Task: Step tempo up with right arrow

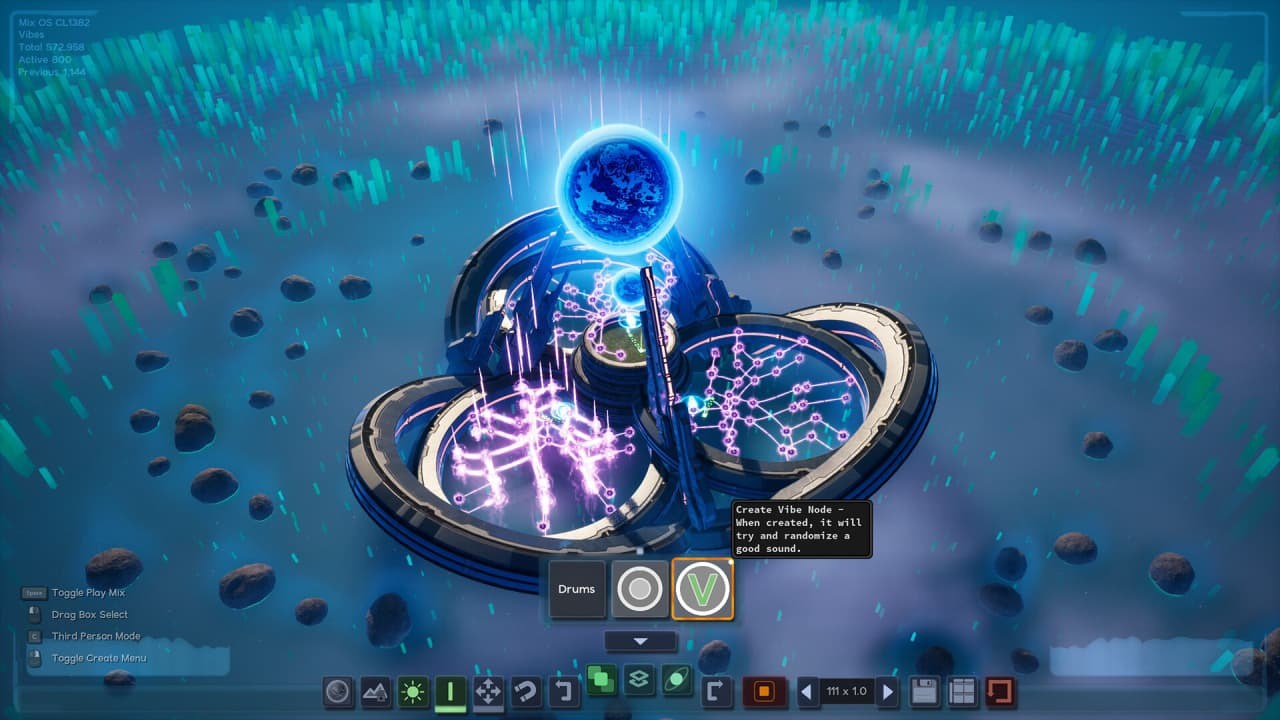Action: pos(887,690)
